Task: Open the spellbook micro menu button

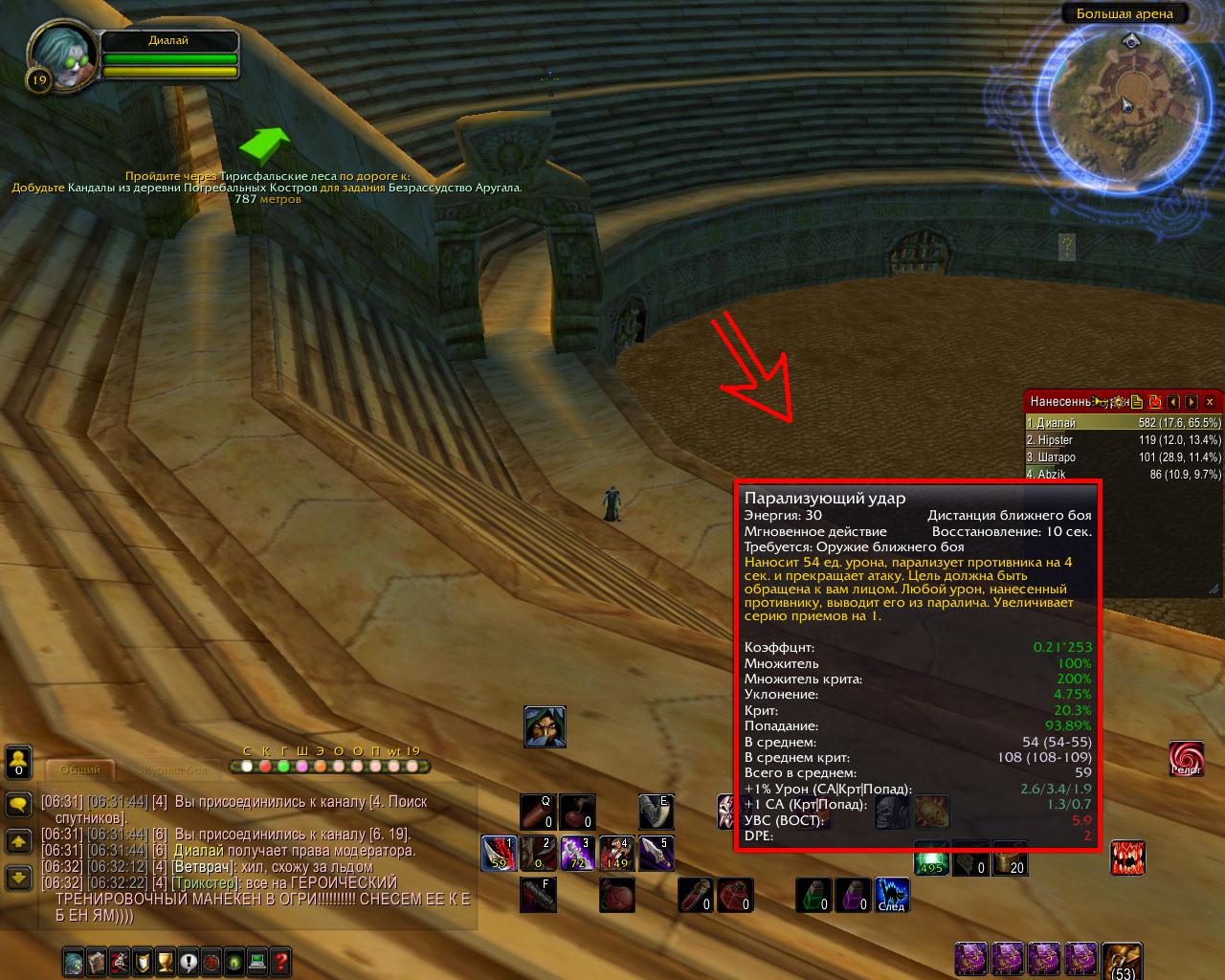Action: [97, 961]
